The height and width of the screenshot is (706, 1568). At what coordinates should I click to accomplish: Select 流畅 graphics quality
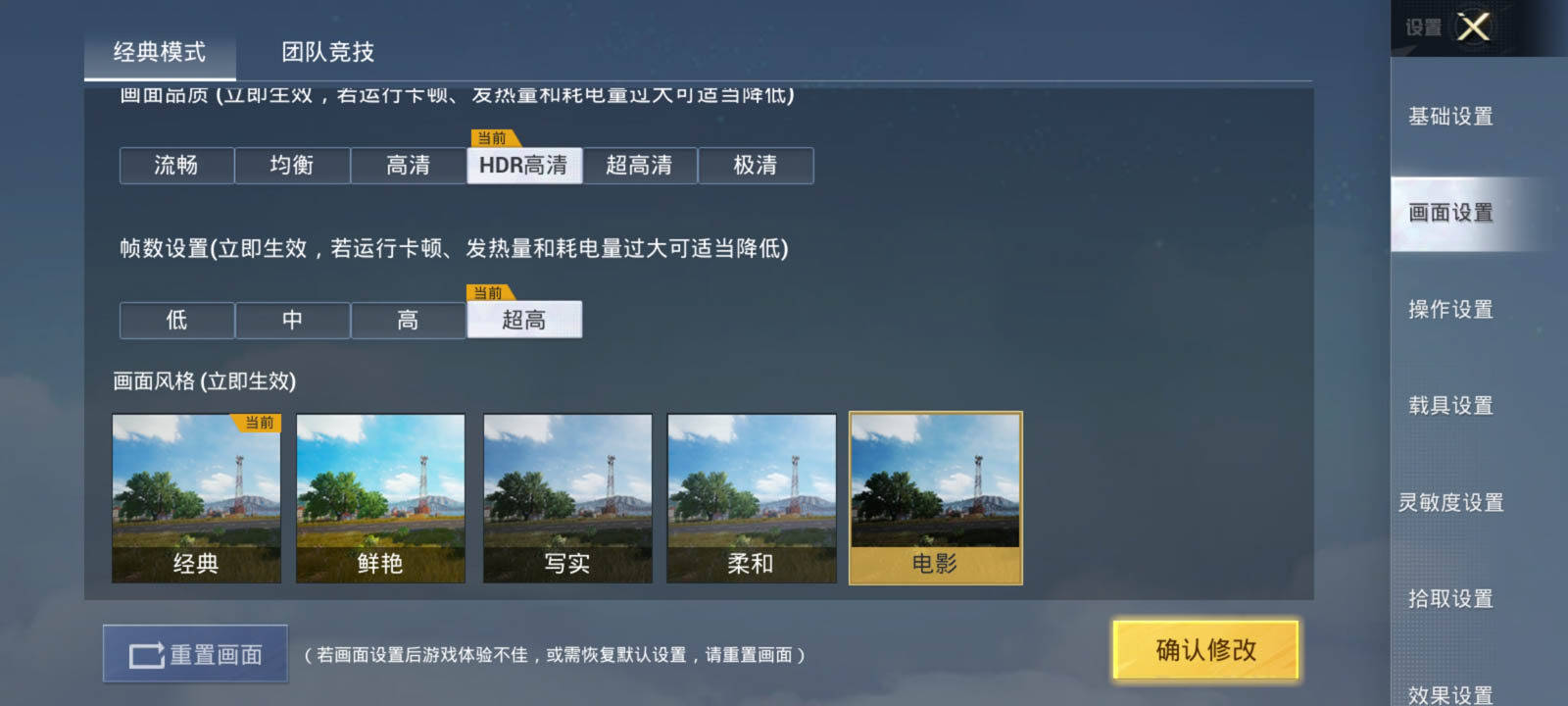[176, 165]
